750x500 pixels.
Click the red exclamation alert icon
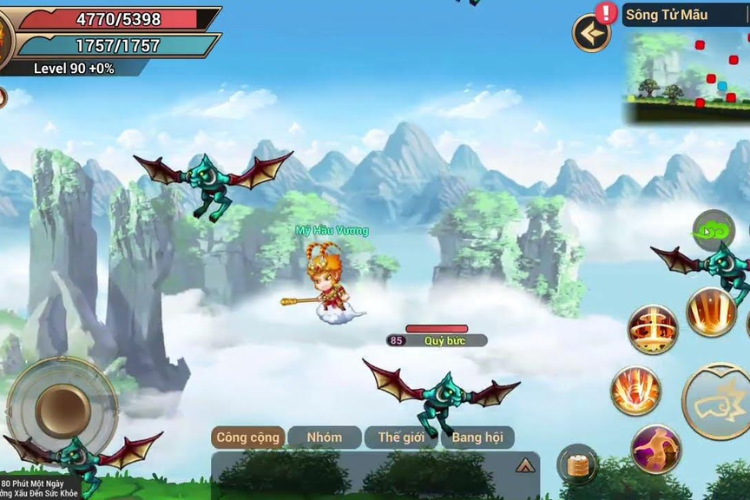[606, 12]
